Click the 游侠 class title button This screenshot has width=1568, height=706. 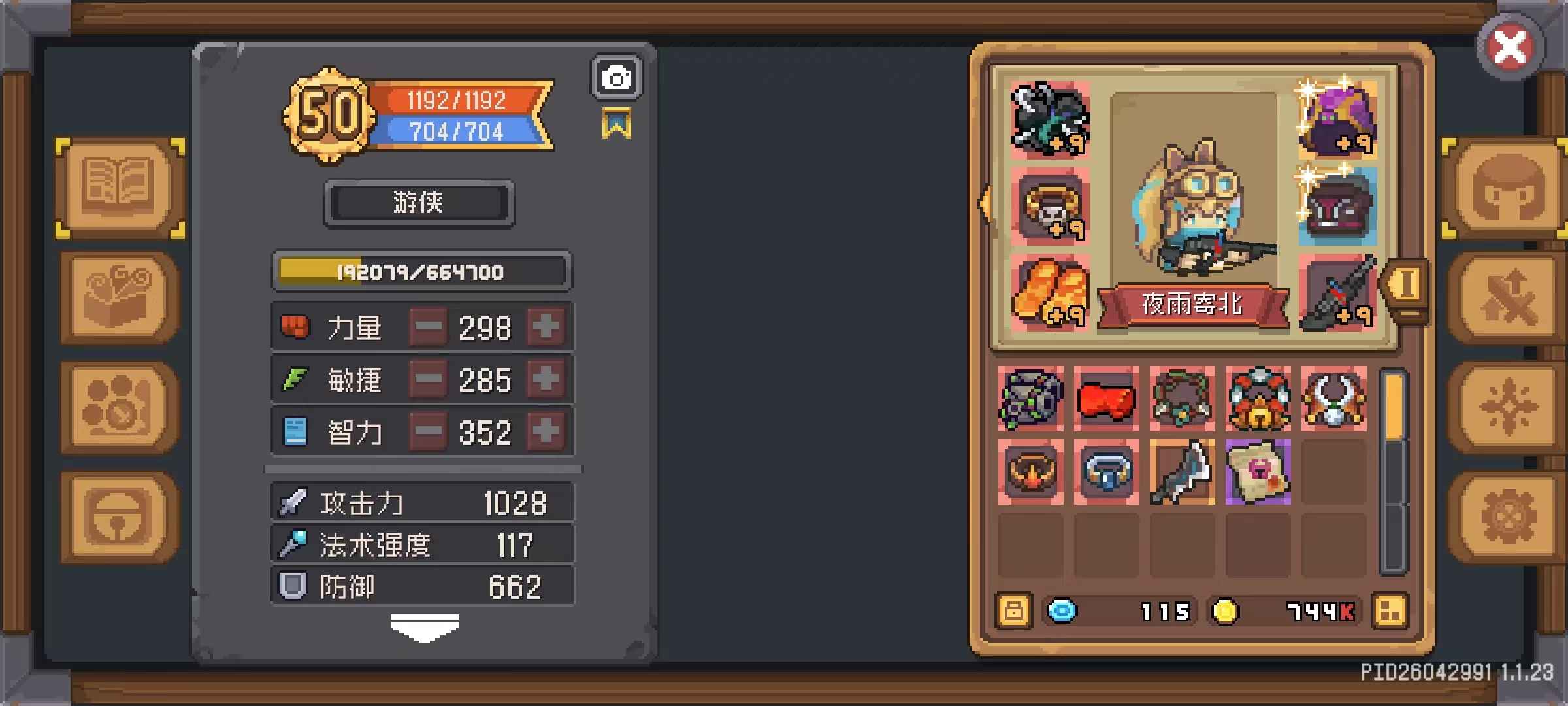coord(419,203)
